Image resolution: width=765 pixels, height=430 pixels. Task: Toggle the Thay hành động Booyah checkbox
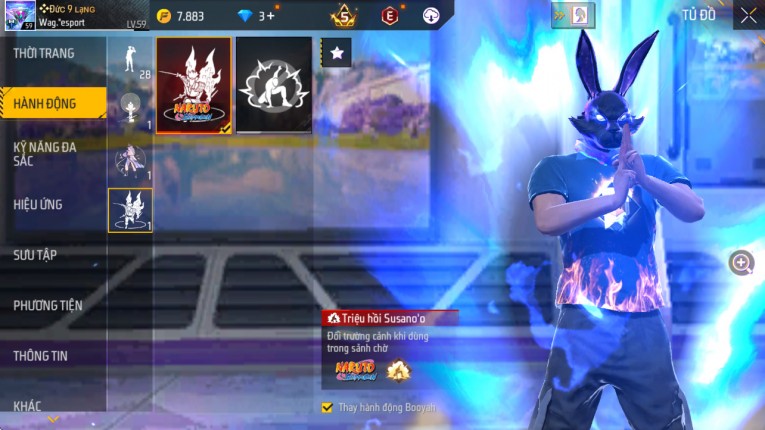(x=327, y=408)
